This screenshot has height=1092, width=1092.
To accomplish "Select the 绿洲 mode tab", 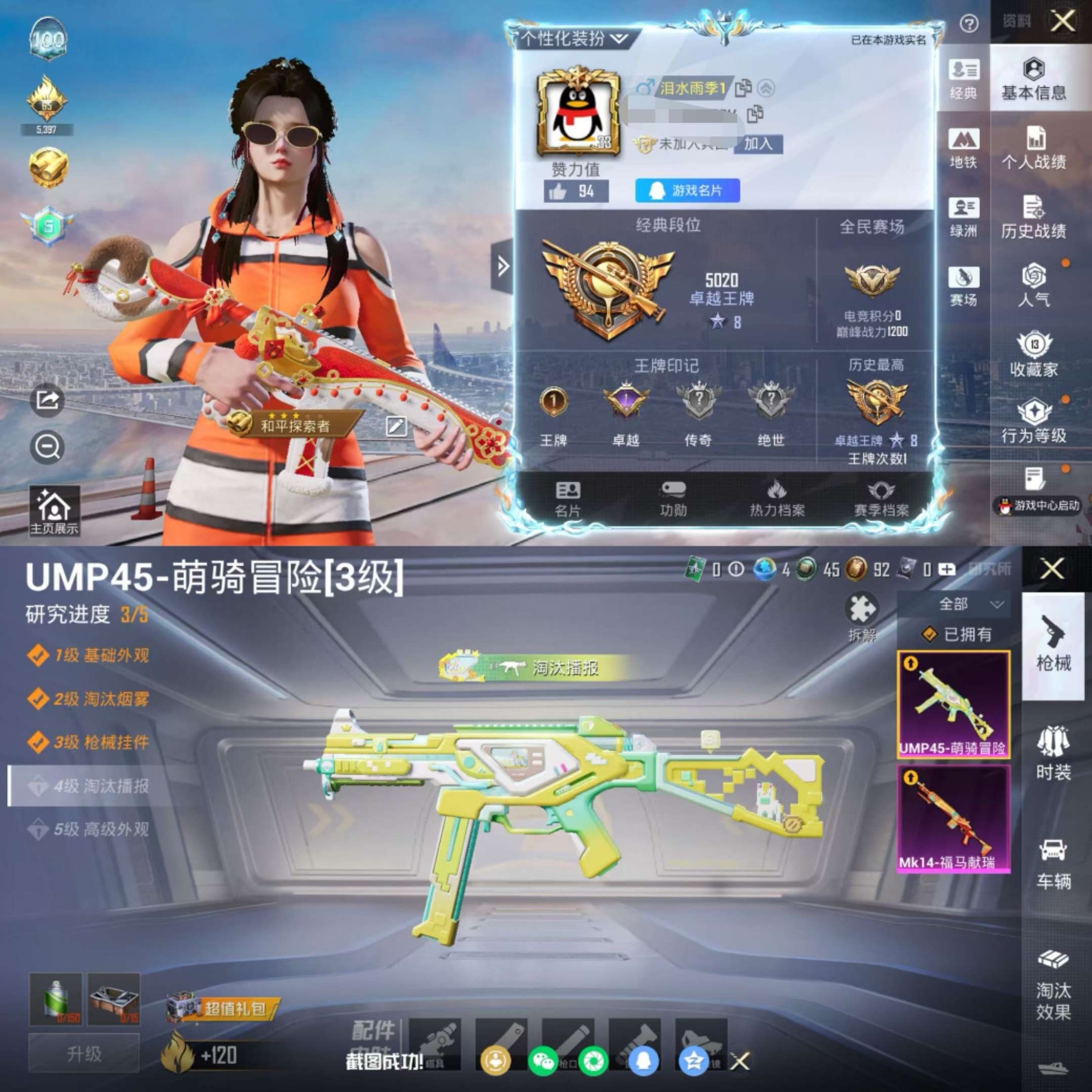I will pos(963,218).
